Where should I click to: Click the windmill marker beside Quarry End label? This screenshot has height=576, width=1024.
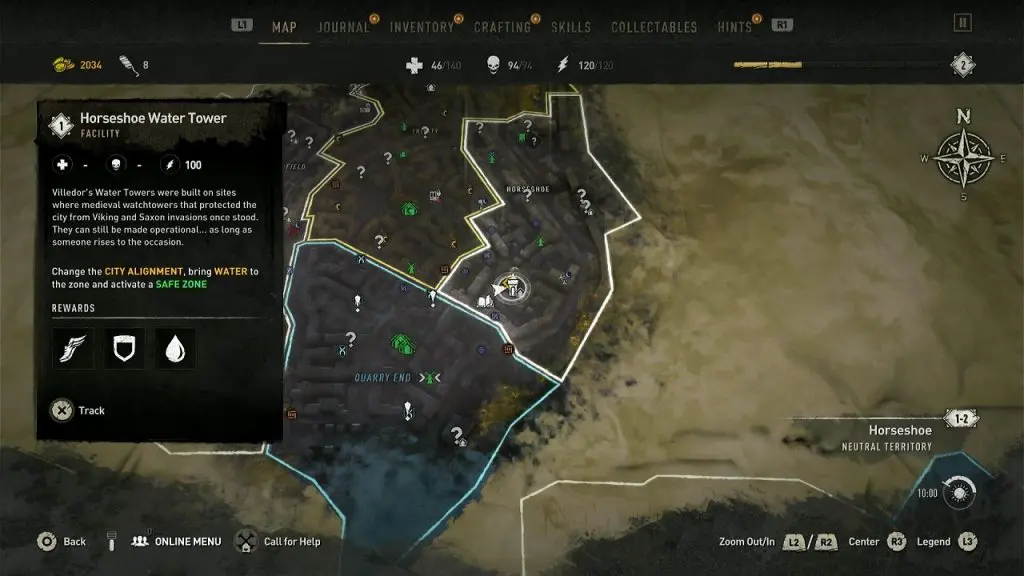tap(429, 378)
